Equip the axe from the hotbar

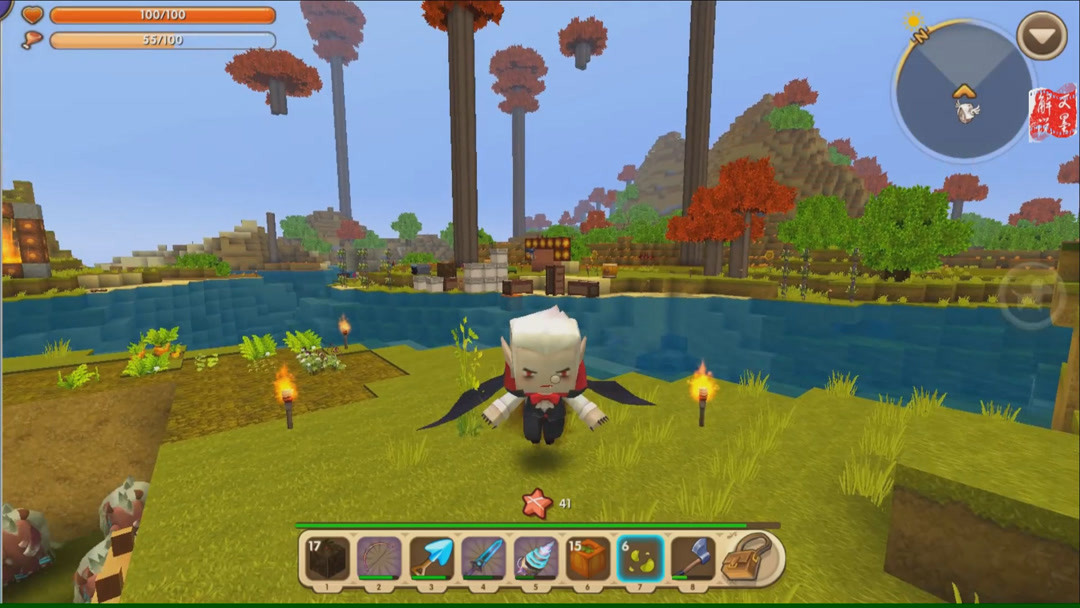click(692, 558)
